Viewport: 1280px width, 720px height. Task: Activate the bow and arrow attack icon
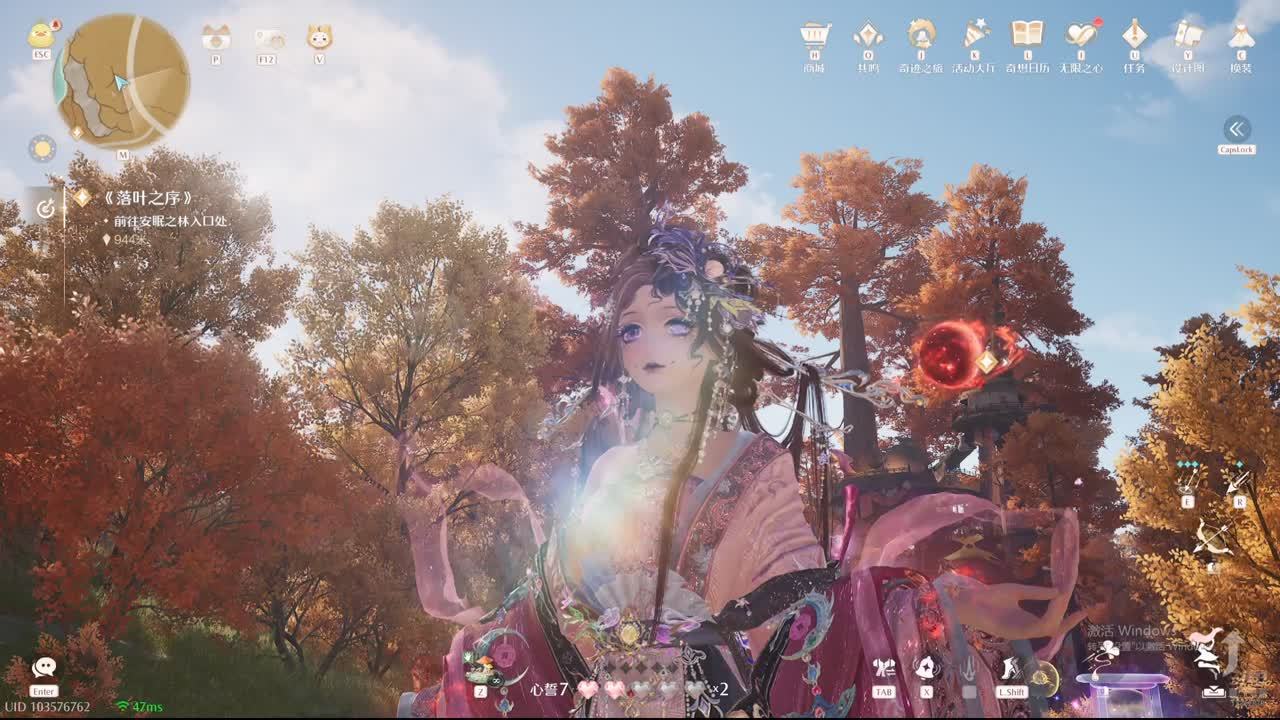[1212, 540]
